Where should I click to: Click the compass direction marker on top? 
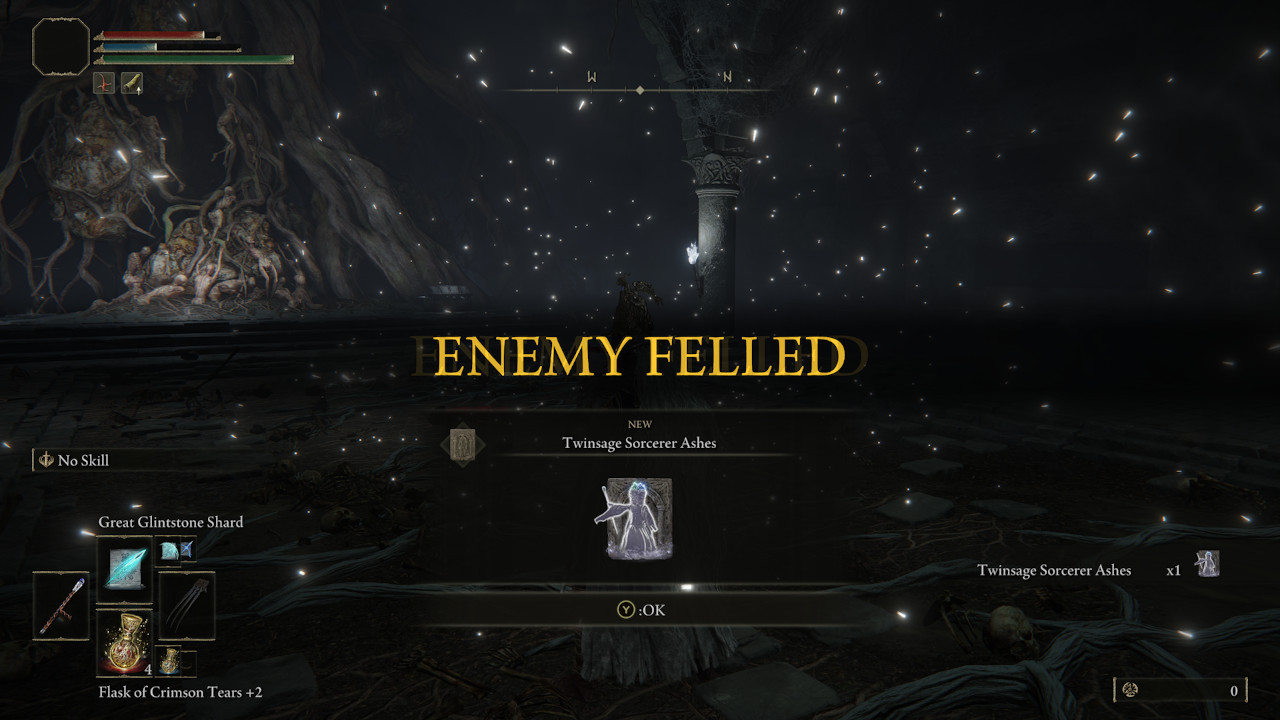639,87
